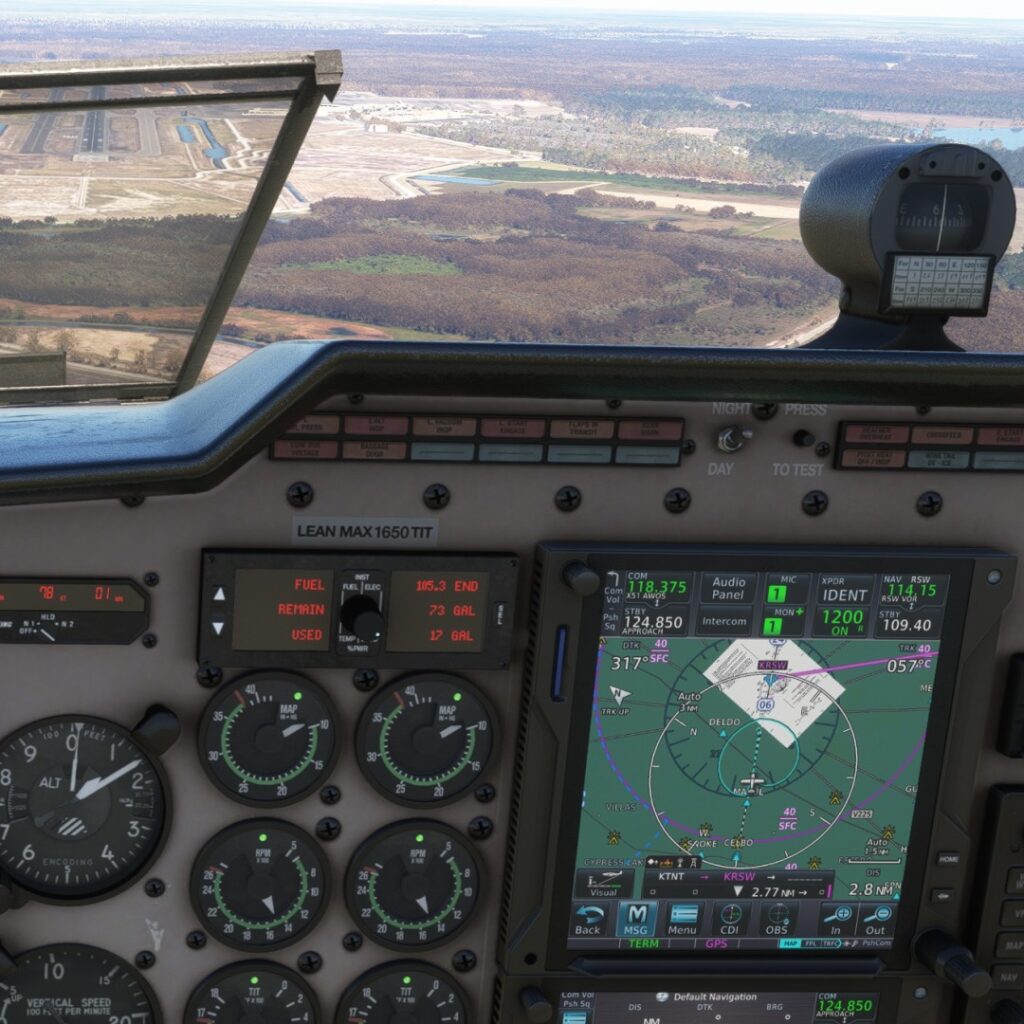1024x1024 pixels.
Task: Open the GTN map Menu
Action: (684, 918)
